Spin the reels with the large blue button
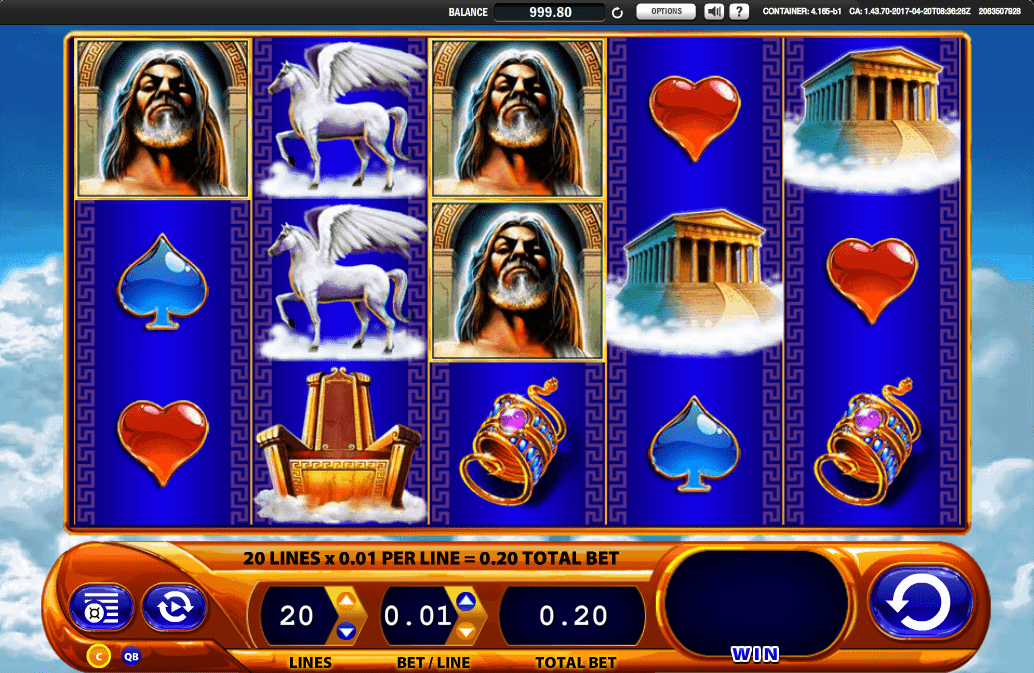The image size is (1034, 673). [x=920, y=605]
